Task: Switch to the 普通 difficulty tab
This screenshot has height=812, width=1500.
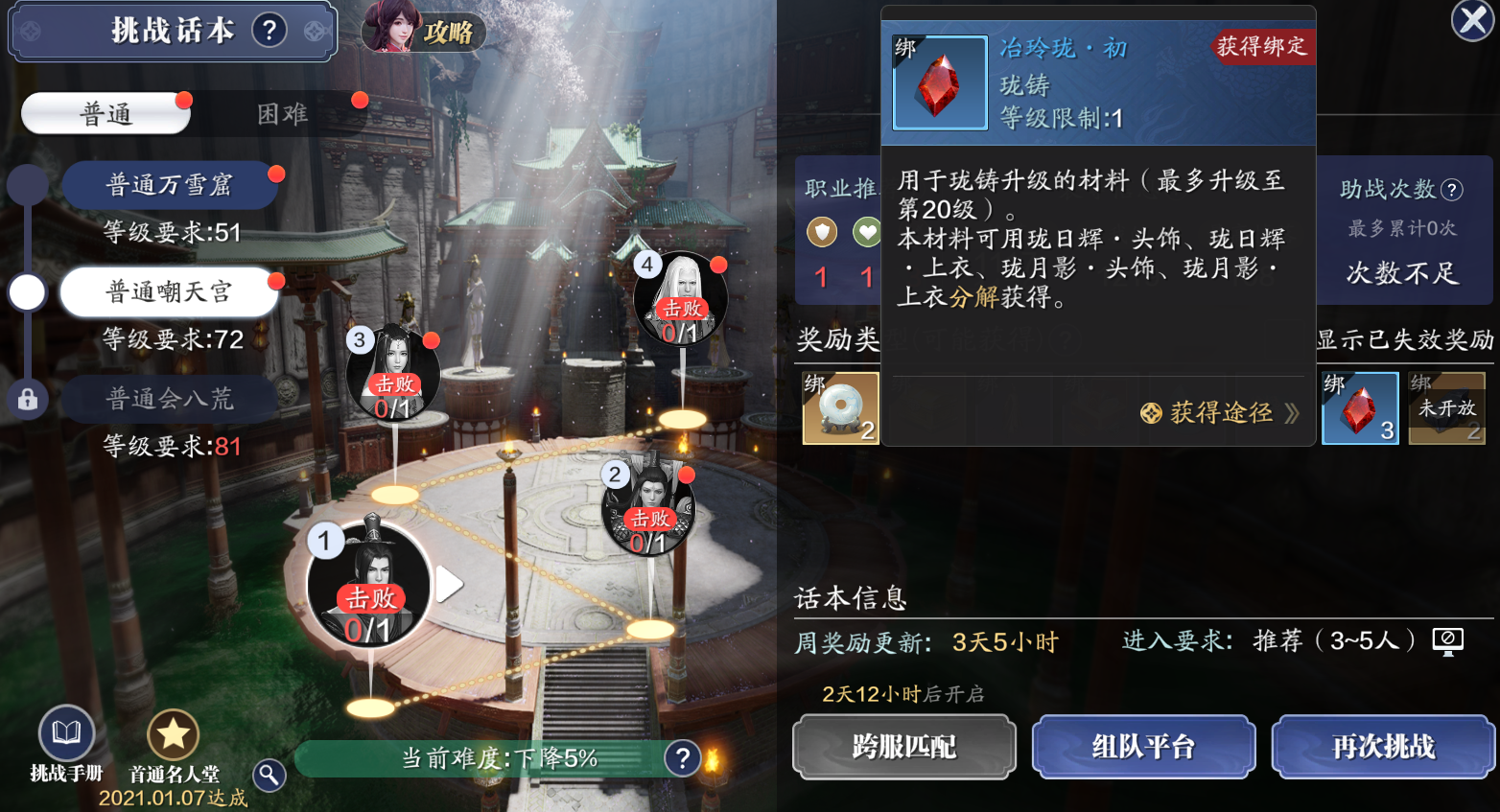Action: [105, 114]
